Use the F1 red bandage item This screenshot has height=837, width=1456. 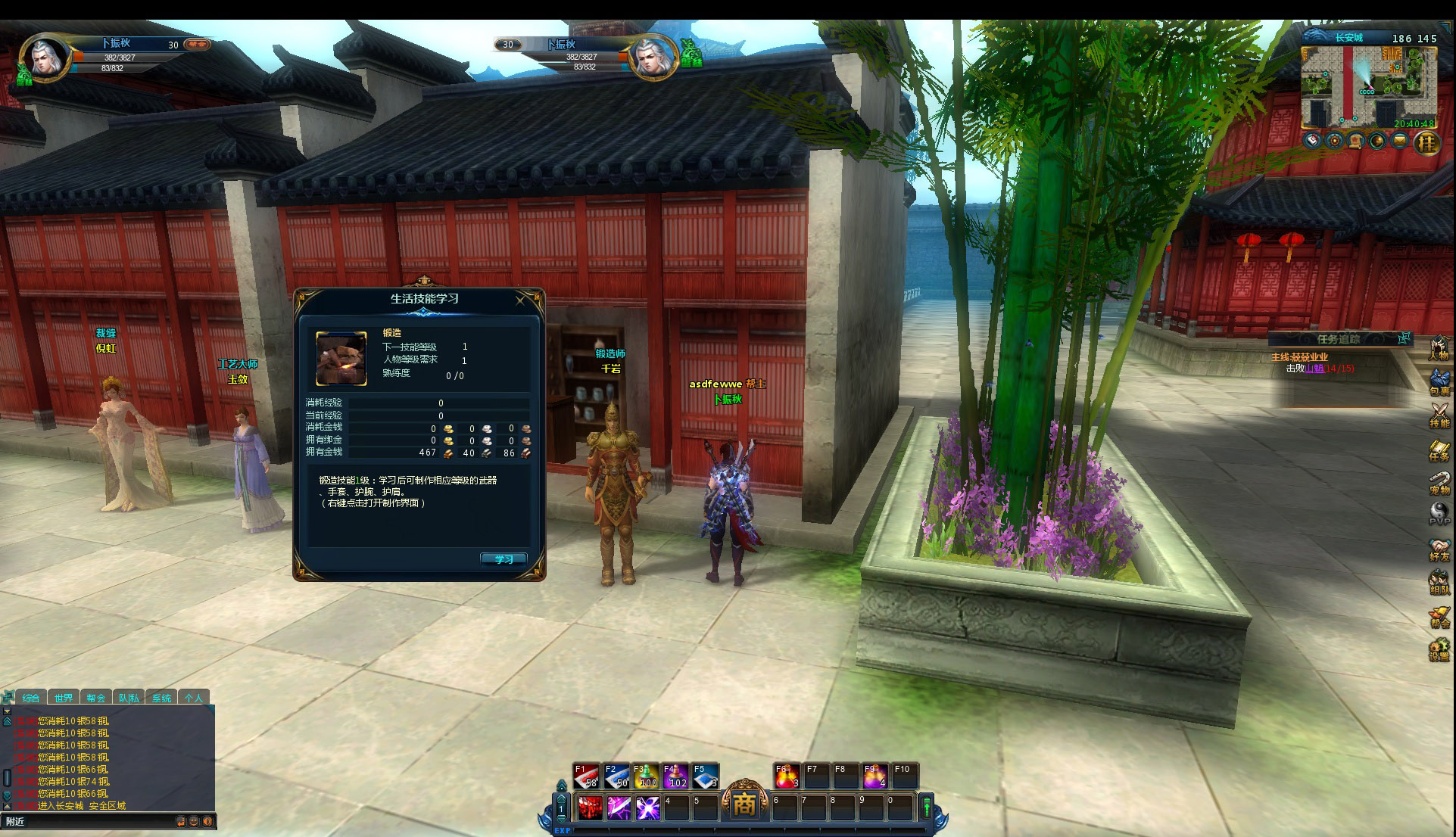click(586, 776)
